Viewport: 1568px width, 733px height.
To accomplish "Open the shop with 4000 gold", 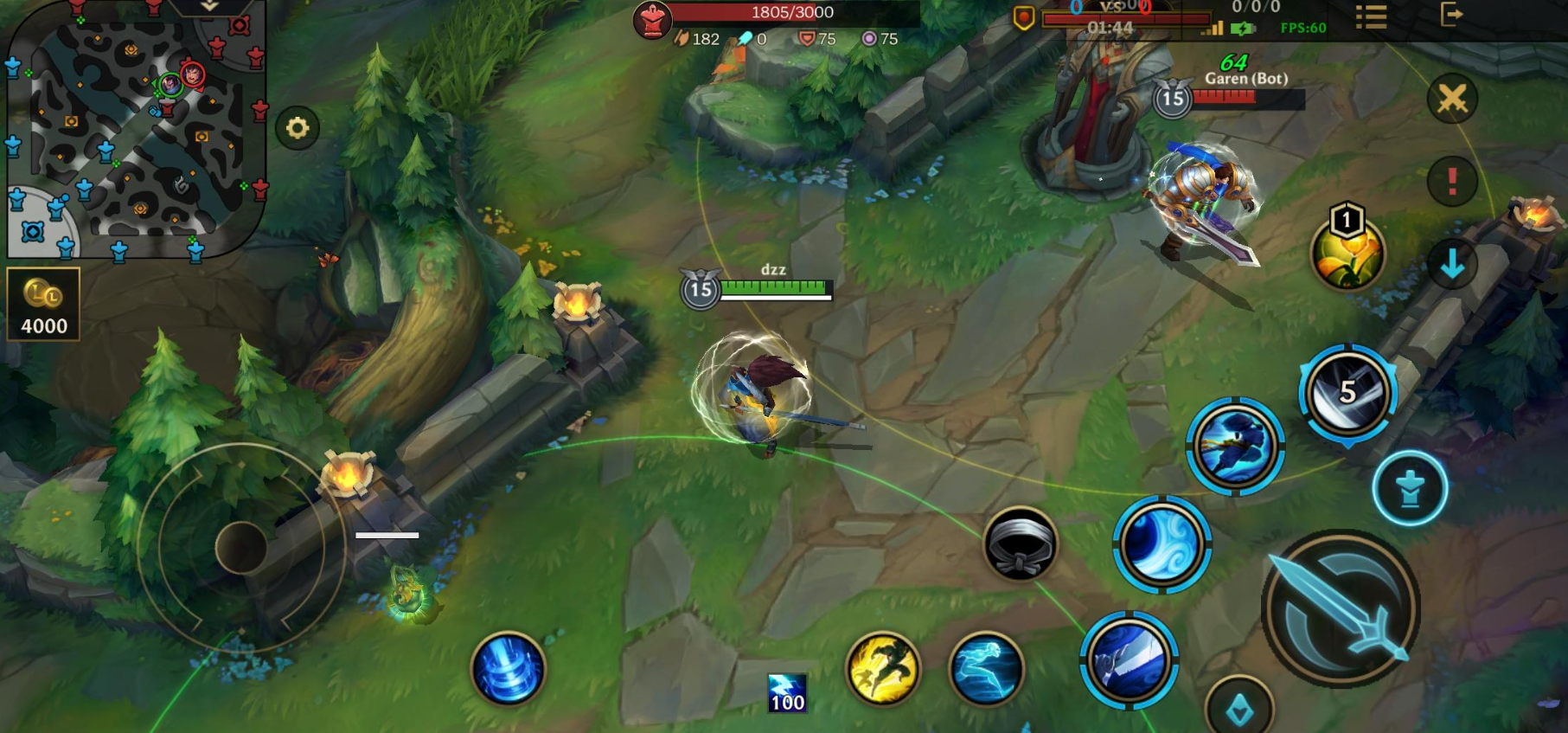I will 43,304.
